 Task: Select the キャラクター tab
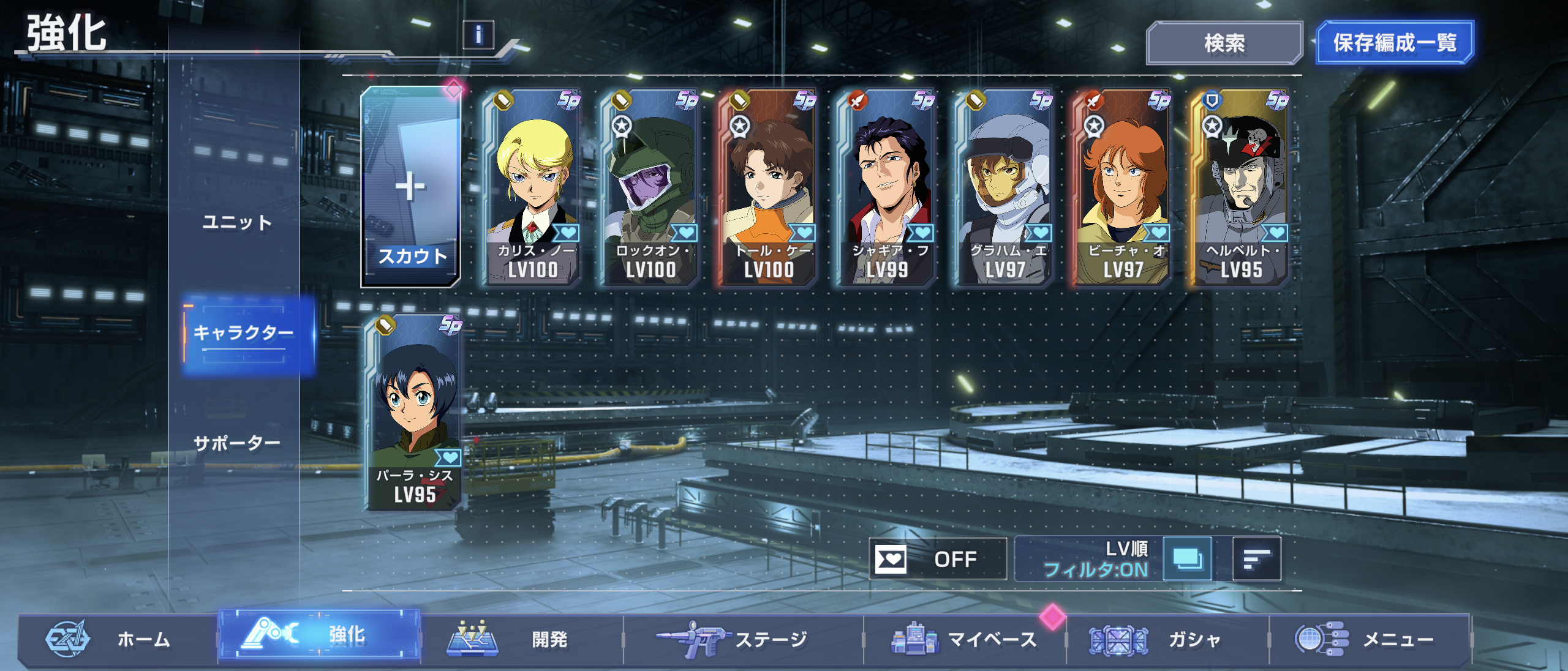244,333
